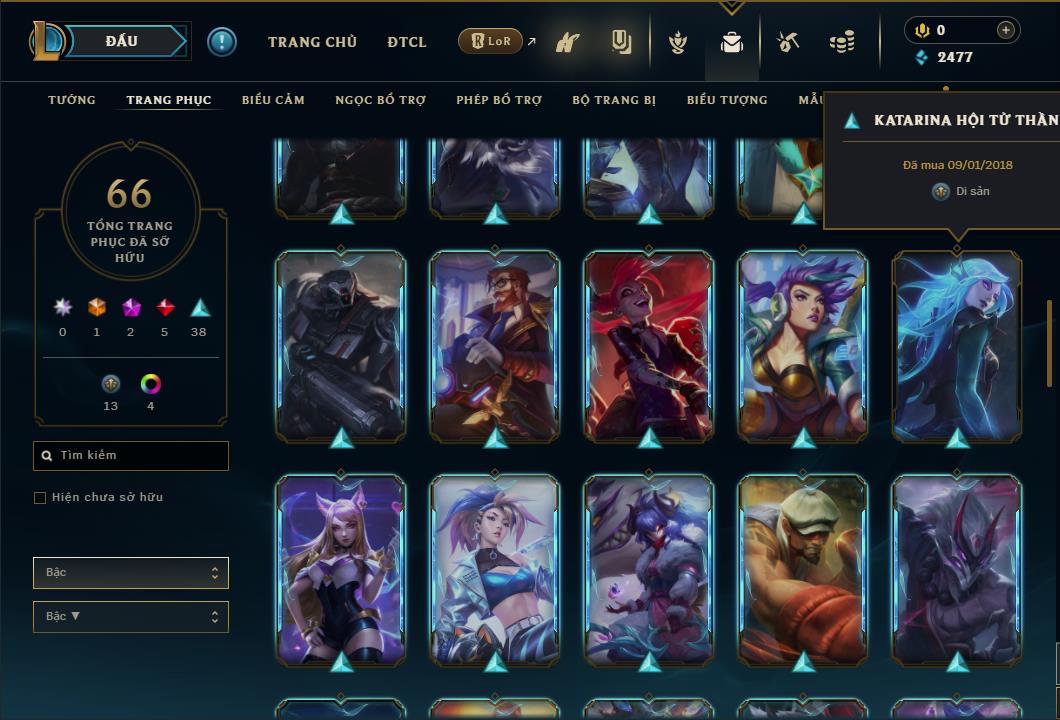
Task: Switch to the TƯỚNG tab
Action: click(x=72, y=100)
